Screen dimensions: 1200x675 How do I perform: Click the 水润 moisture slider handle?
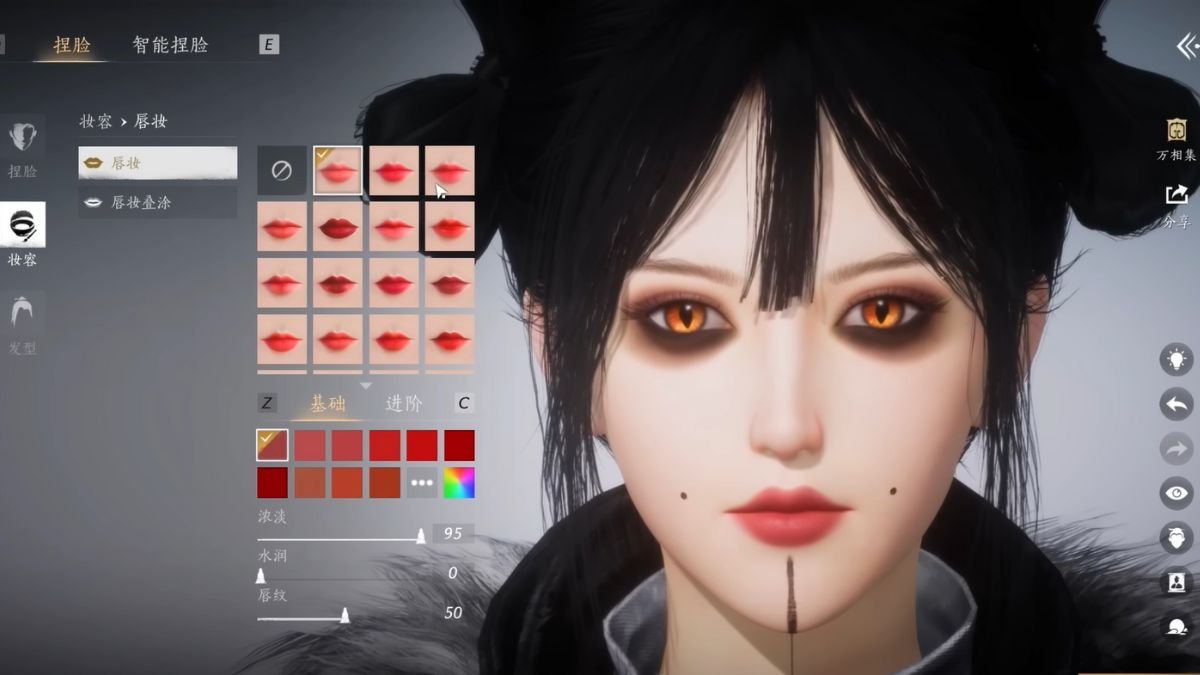[261, 576]
